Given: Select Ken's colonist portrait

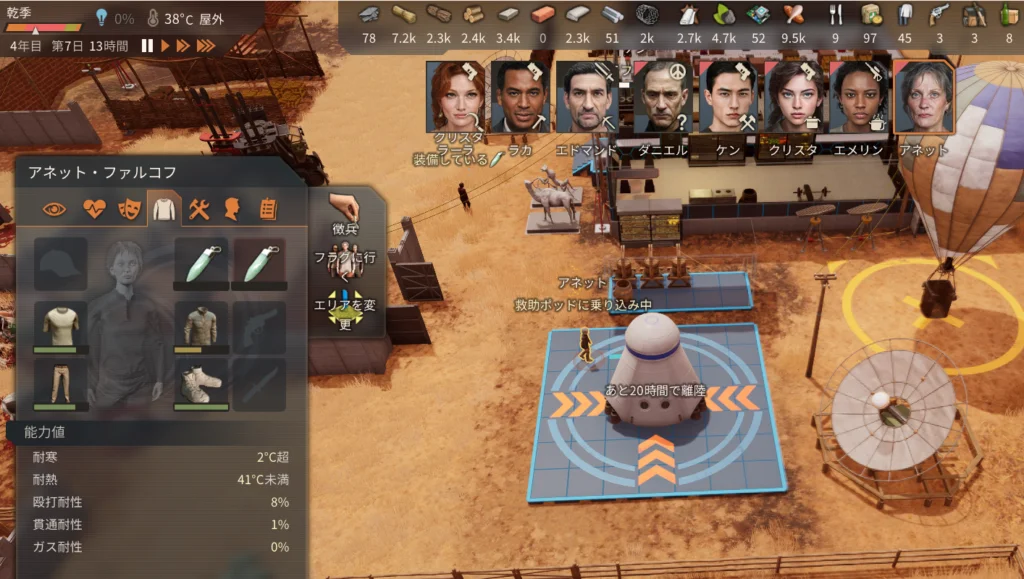Looking at the screenshot, I should tap(728, 98).
